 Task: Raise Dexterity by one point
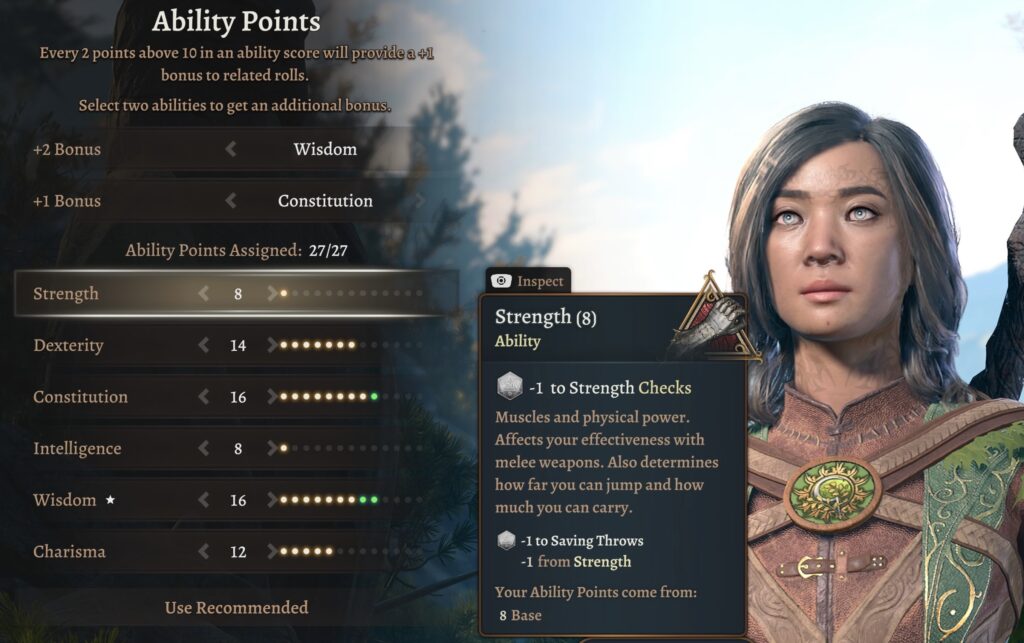coord(272,346)
